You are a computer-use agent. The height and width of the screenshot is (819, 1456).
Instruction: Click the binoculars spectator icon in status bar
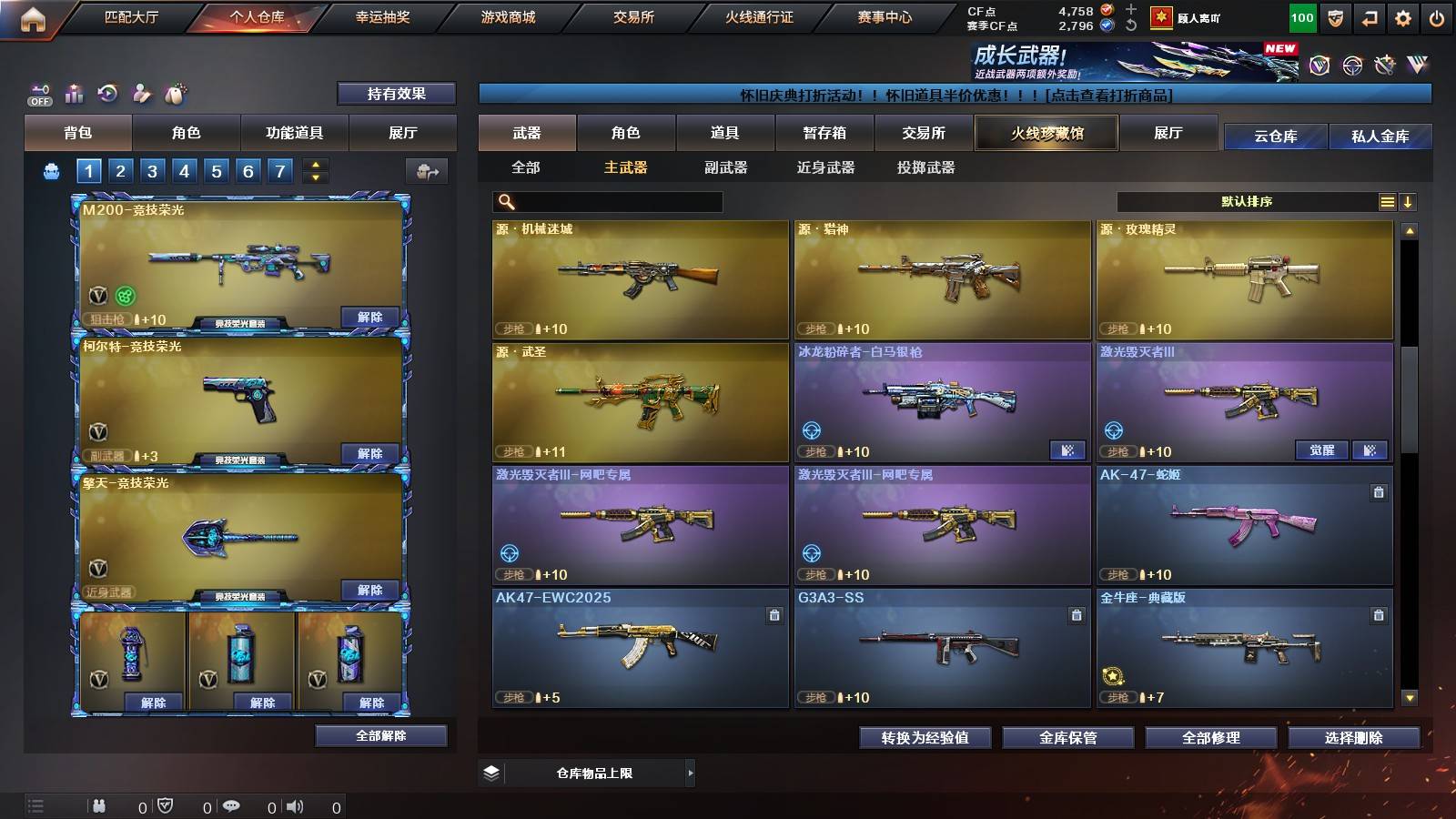click(x=100, y=805)
